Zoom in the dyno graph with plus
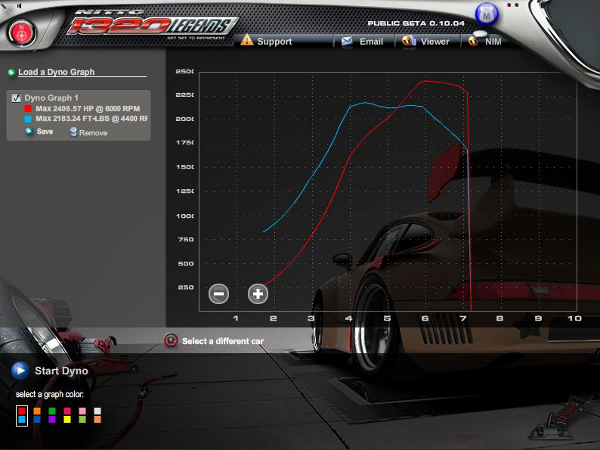Image resolution: width=600 pixels, height=450 pixels. point(257,293)
